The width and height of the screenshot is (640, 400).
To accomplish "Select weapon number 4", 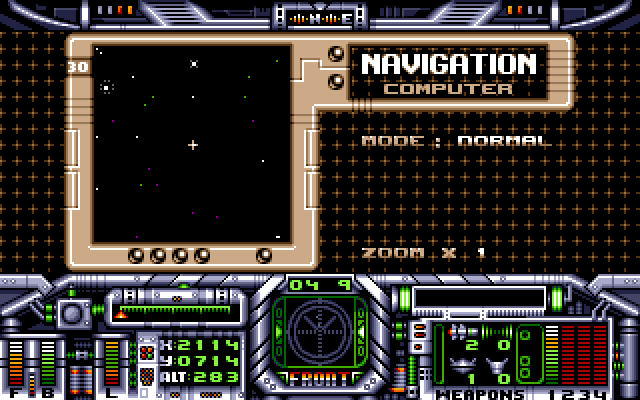I will [x=600, y=394].
